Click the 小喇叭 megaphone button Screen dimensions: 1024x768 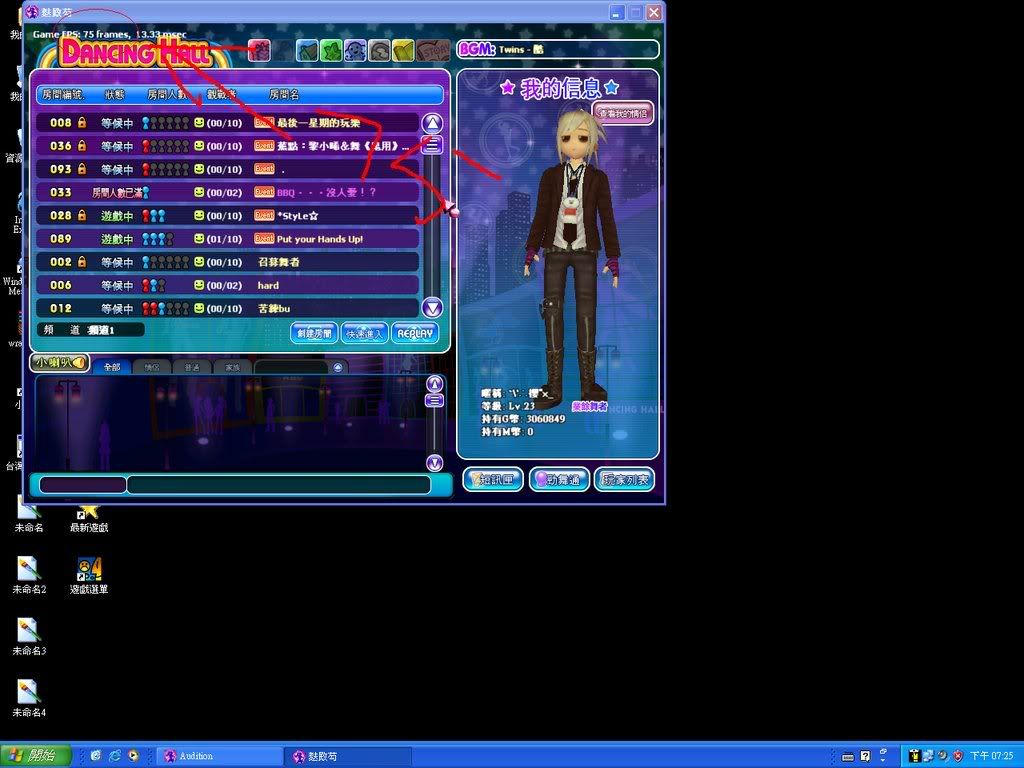(59, 363)
